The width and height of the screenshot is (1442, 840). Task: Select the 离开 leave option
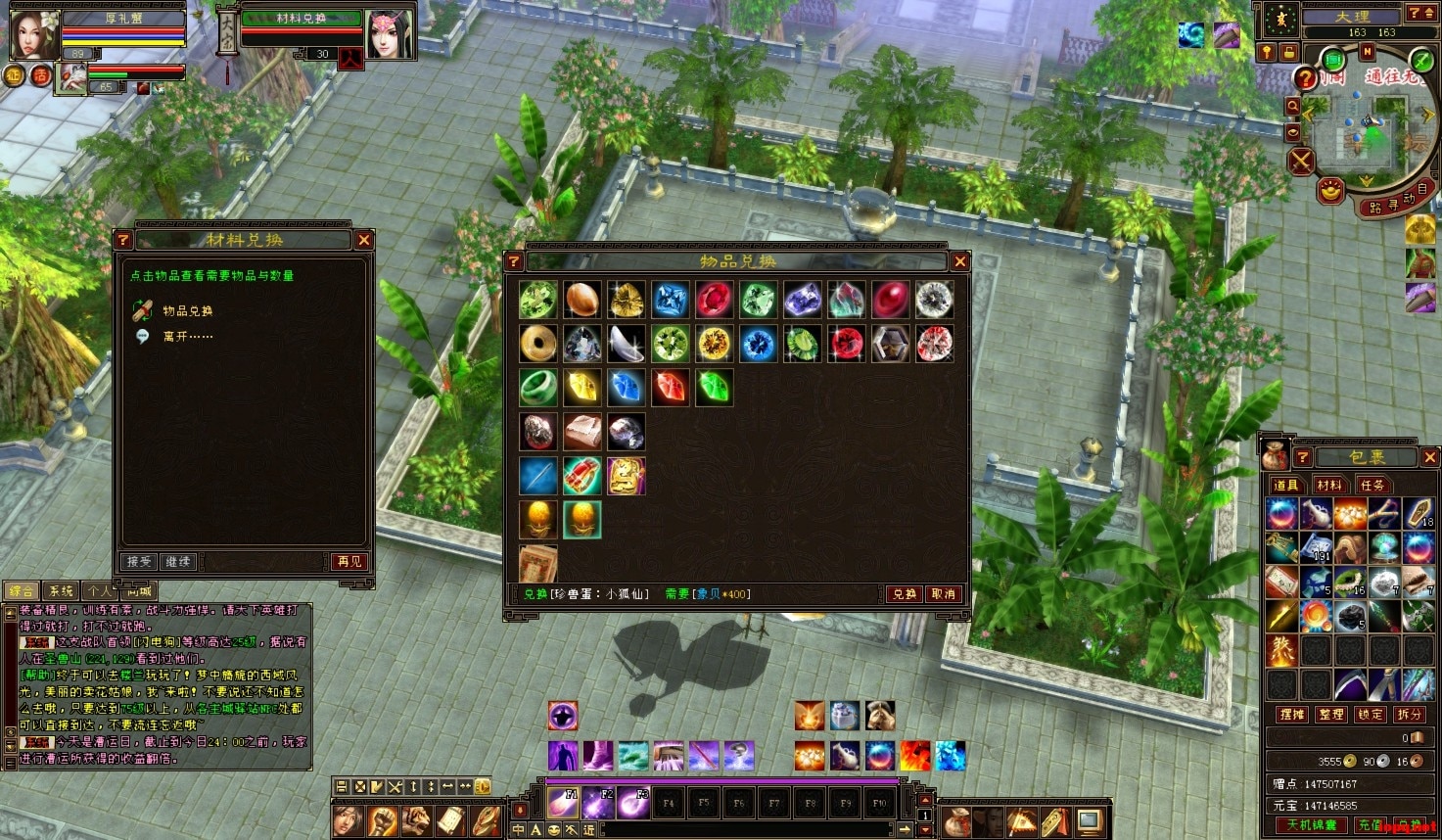(187, 336)
